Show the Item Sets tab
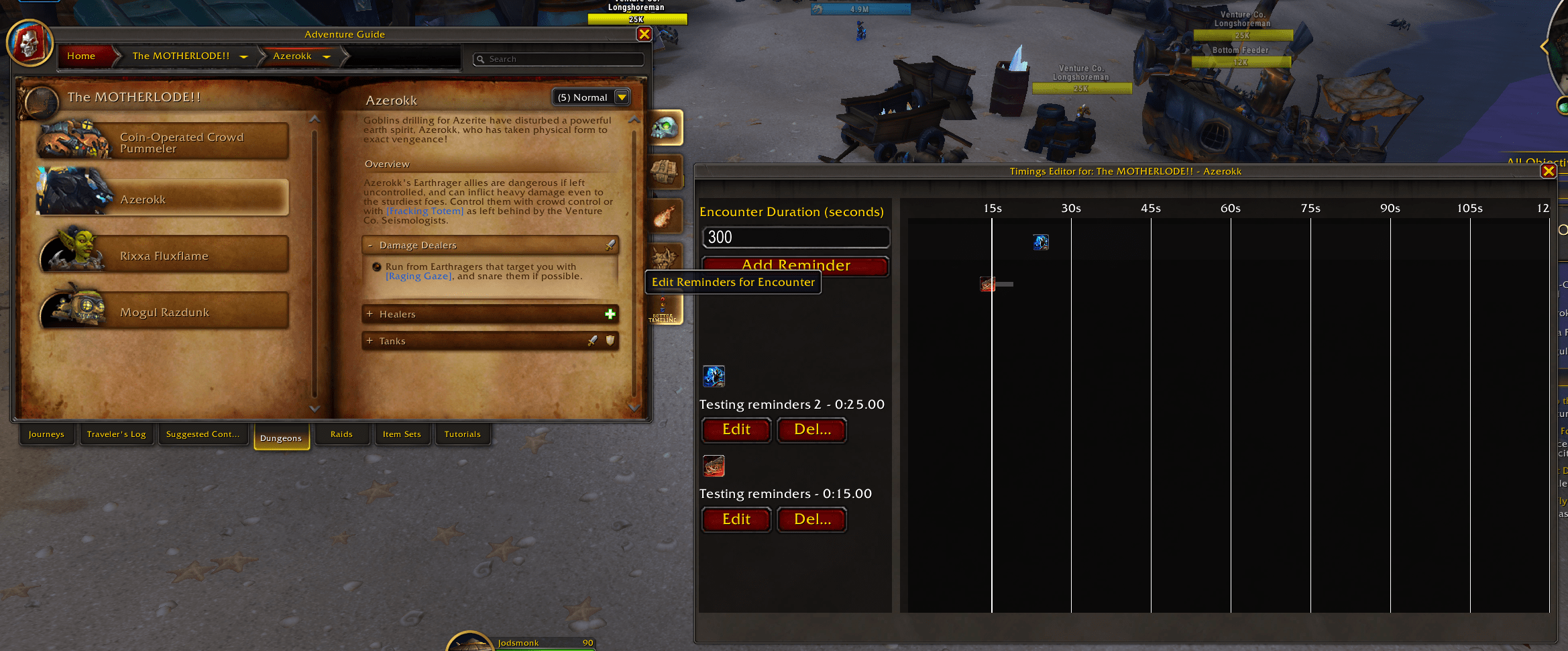 coord(402,434)
